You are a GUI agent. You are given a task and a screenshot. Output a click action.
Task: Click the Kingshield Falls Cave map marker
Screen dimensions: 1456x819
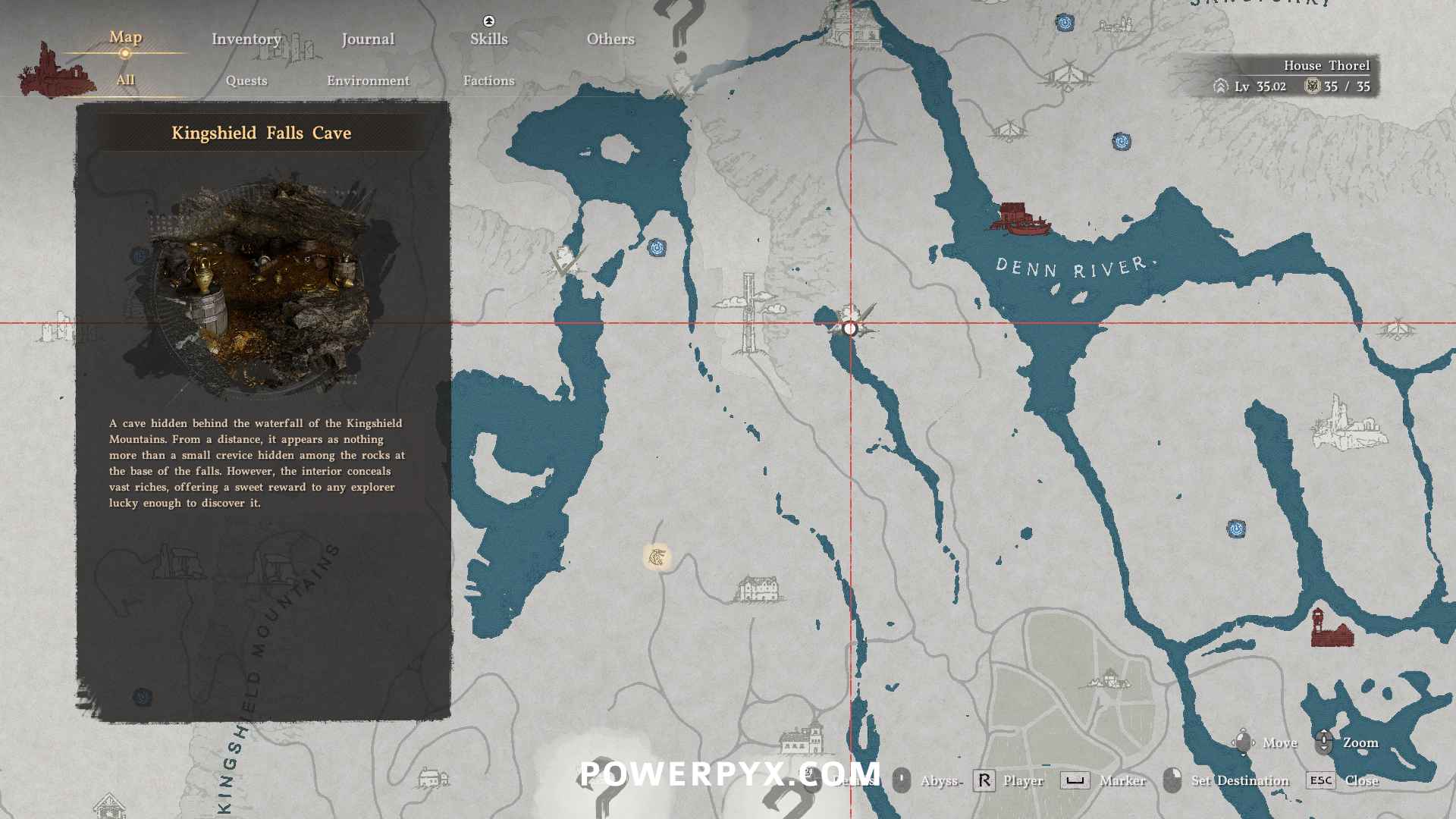click(x=850, y=328)
